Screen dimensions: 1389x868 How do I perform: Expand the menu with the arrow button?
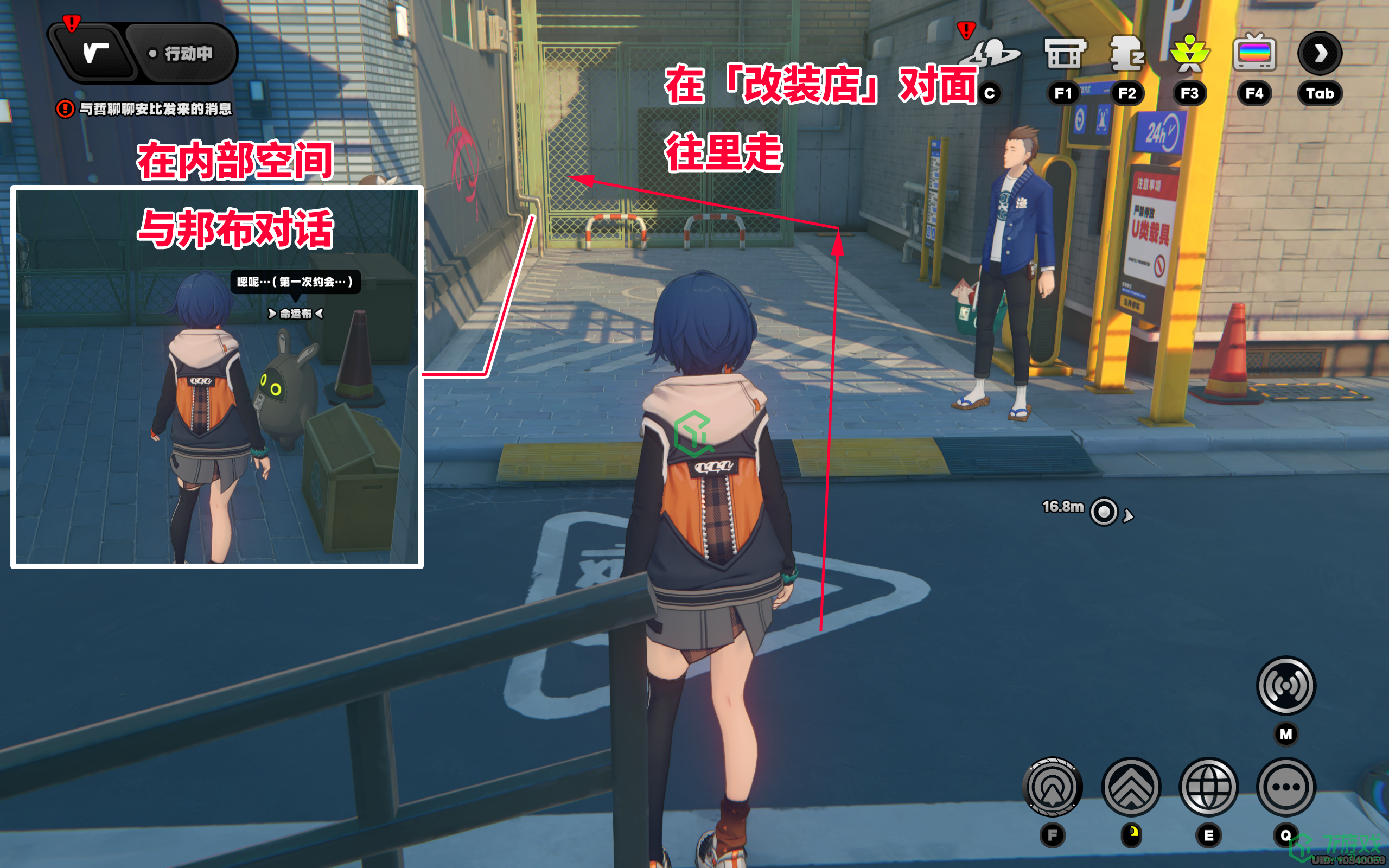point(1320,53)
